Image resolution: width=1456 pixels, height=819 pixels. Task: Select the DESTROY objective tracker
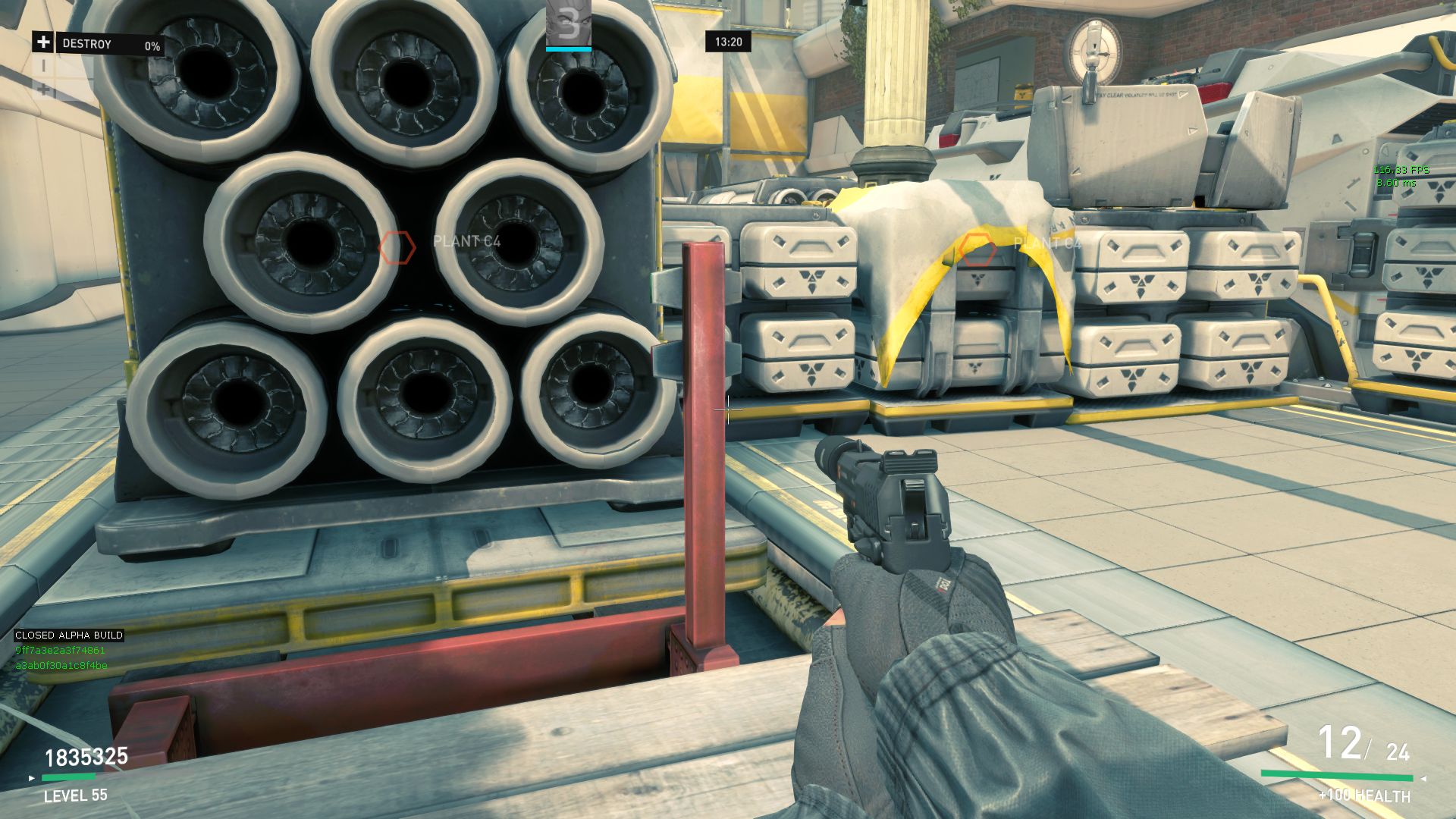click(110, 45)
